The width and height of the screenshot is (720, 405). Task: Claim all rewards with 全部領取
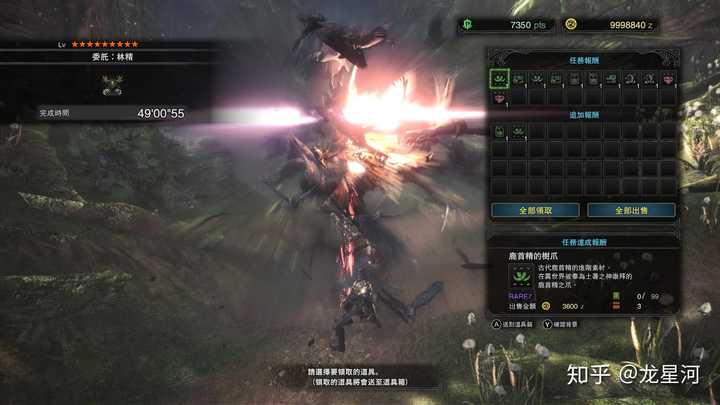point(535,210)
